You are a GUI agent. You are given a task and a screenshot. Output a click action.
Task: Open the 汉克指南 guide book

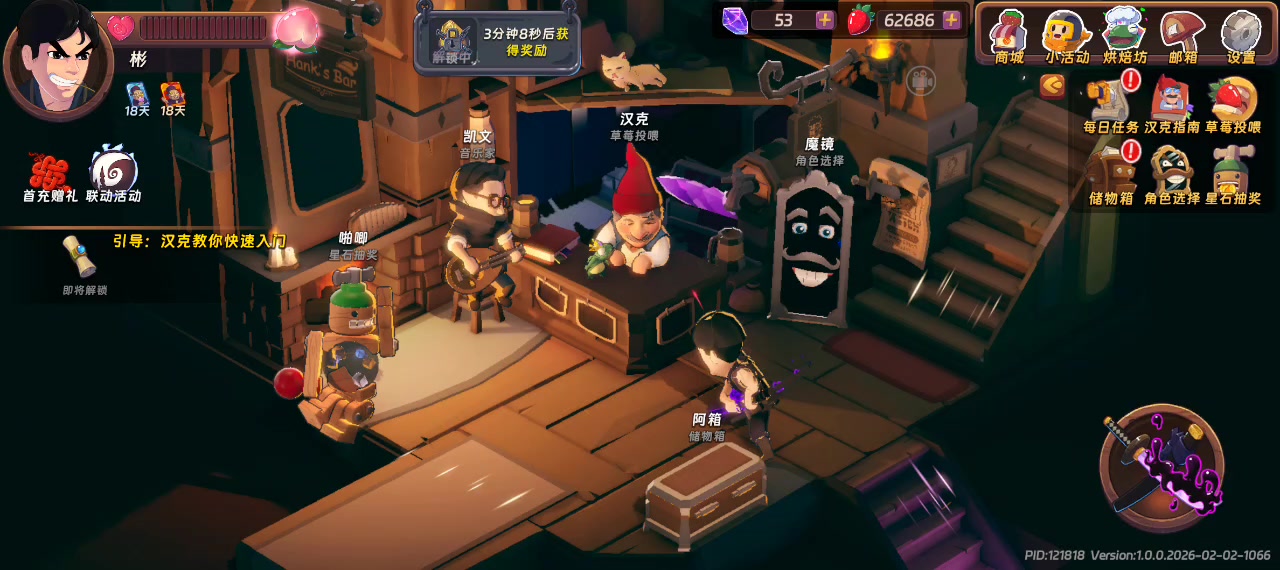(1171, 105)
